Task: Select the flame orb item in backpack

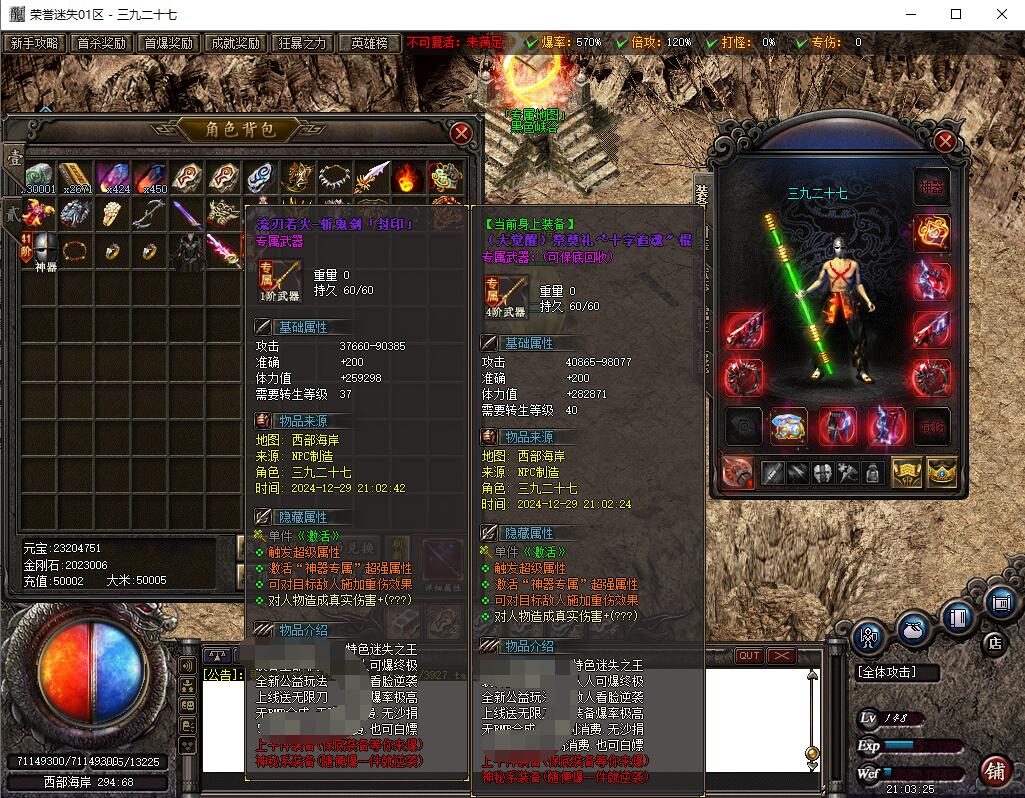Action: click(406, 178)
